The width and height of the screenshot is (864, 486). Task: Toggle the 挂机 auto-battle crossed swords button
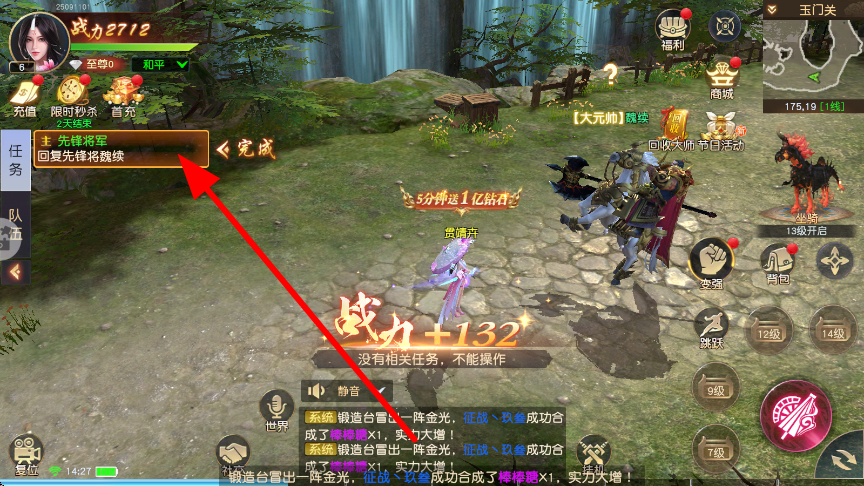[594, 454]
